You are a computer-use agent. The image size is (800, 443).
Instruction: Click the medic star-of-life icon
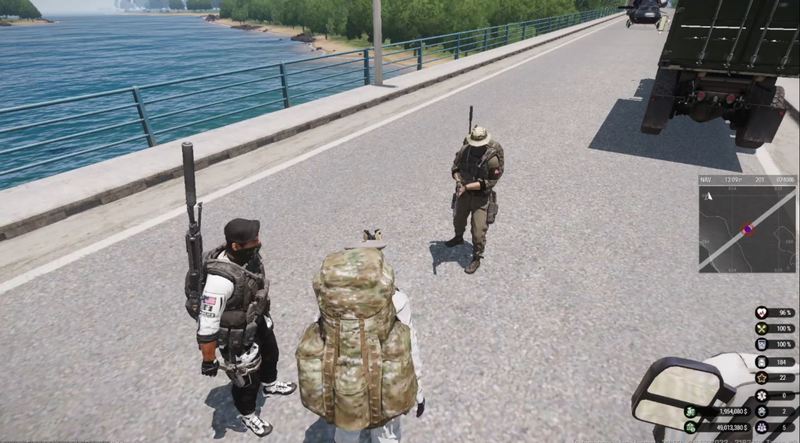[x=761, y=395]
